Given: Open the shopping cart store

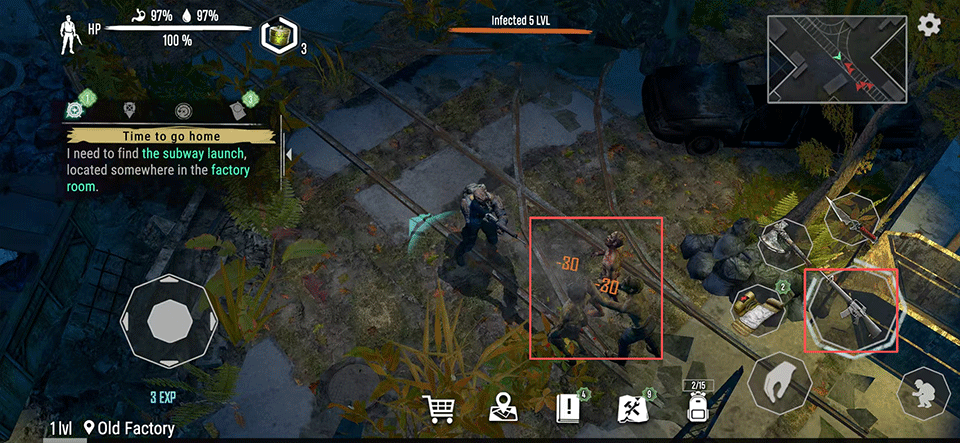Looking at the screenshot, I should 440,409.
